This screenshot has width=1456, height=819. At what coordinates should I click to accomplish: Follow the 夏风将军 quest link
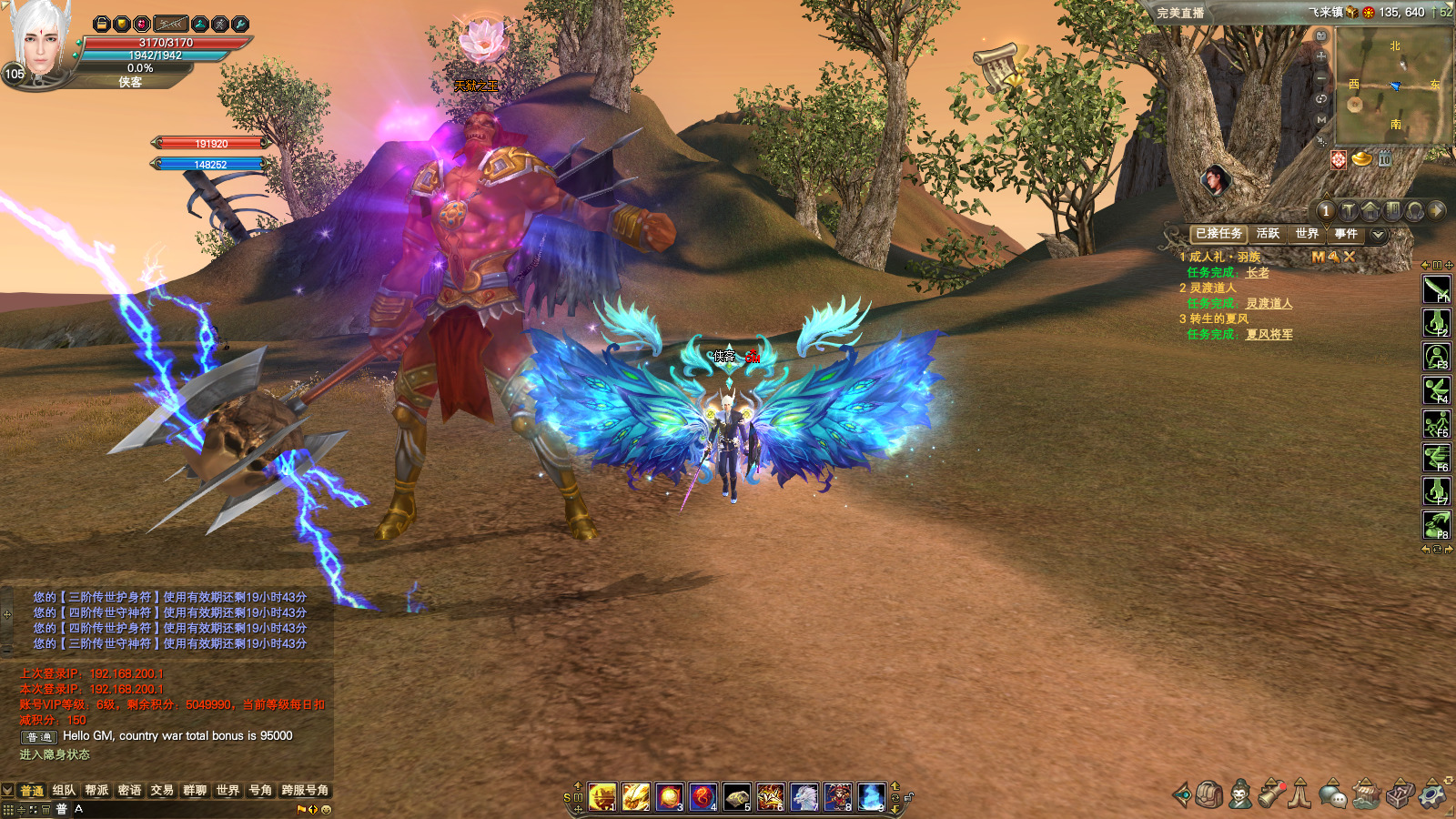pos(1269,335)
